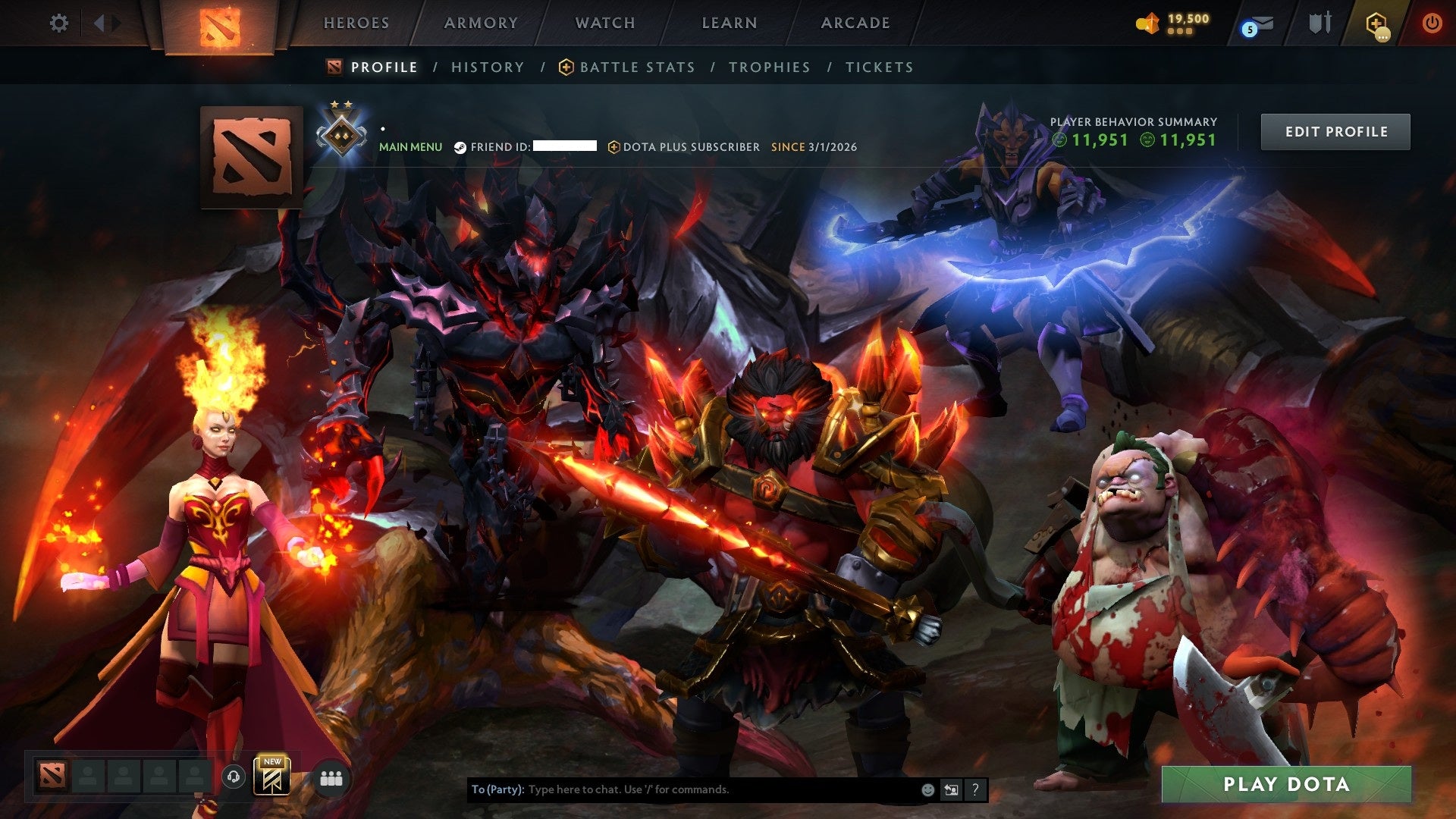Click the power button to exit Dota
The height and width of the screenshot is (819, 1456).
1432,23
